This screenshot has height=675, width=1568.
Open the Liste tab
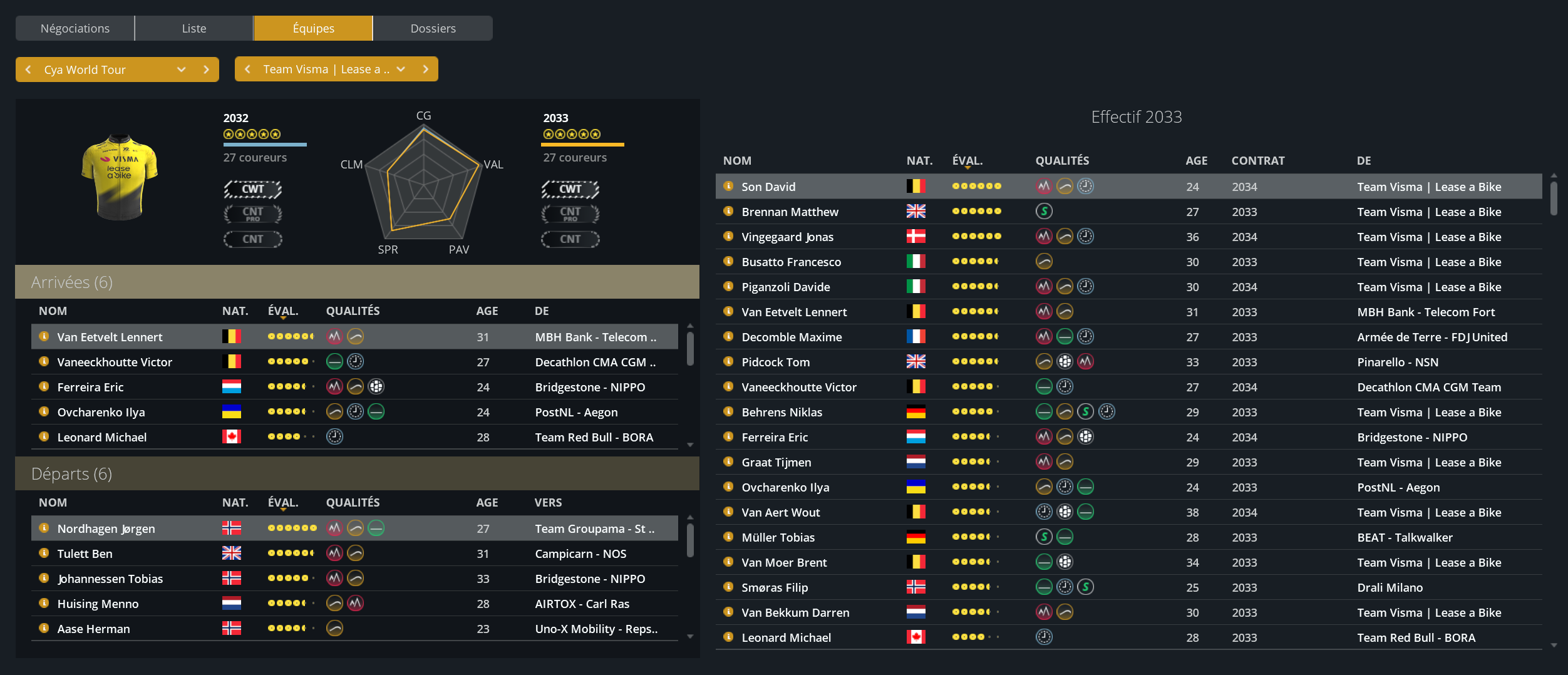click(x=194, y=28)
